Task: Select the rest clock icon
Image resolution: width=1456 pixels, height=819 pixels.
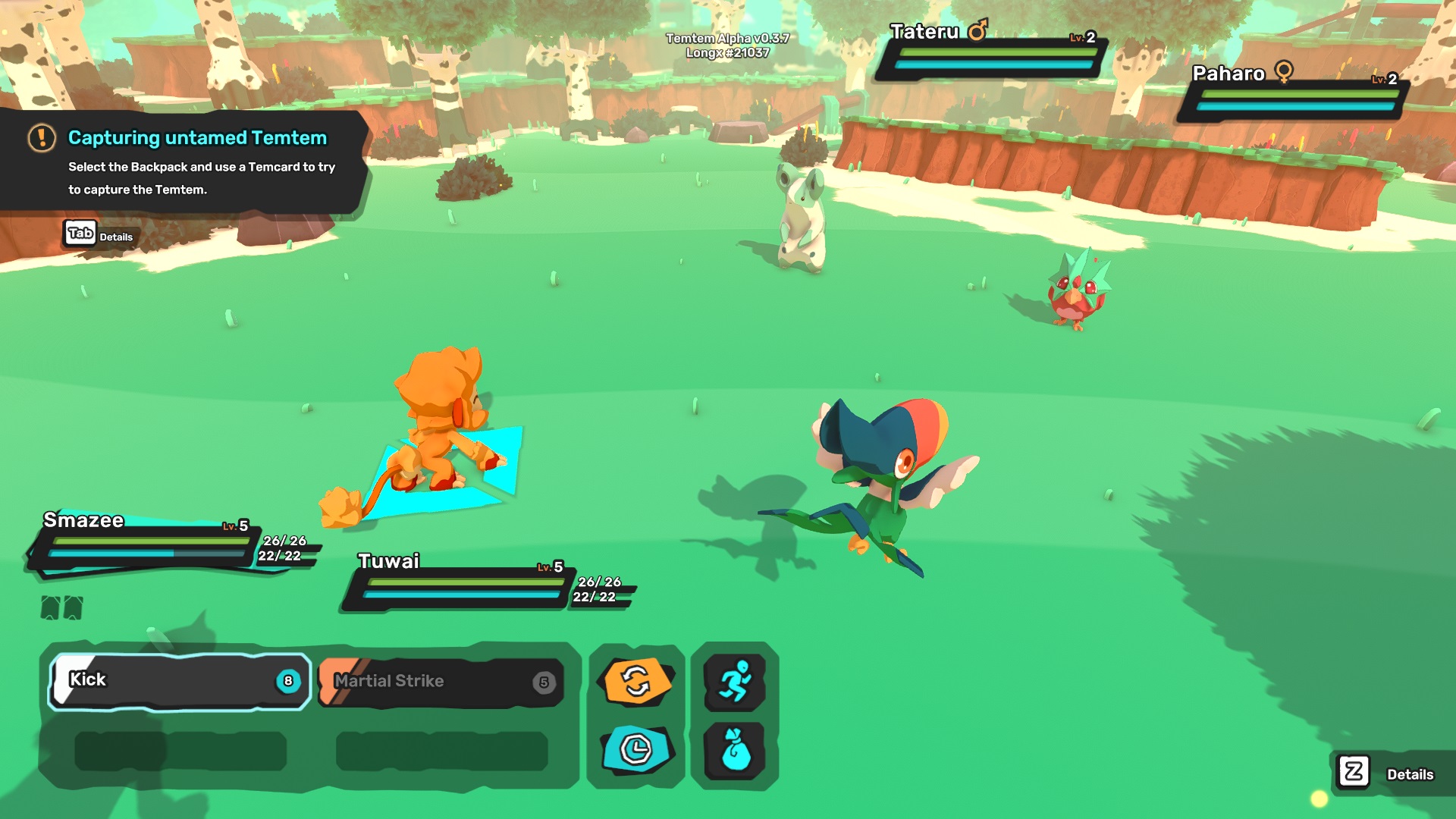Action: pos(637,750)
